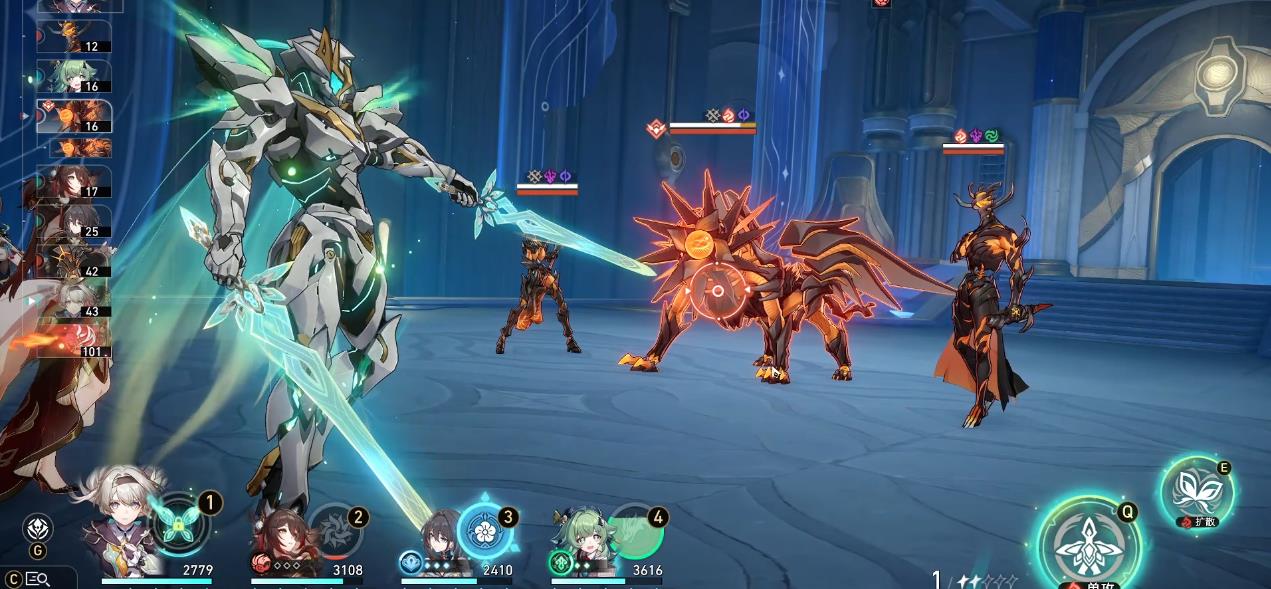Activate the butterfly skill labeled 扩散
The height and width of the screenshot is (589, 1271).
1197,492
